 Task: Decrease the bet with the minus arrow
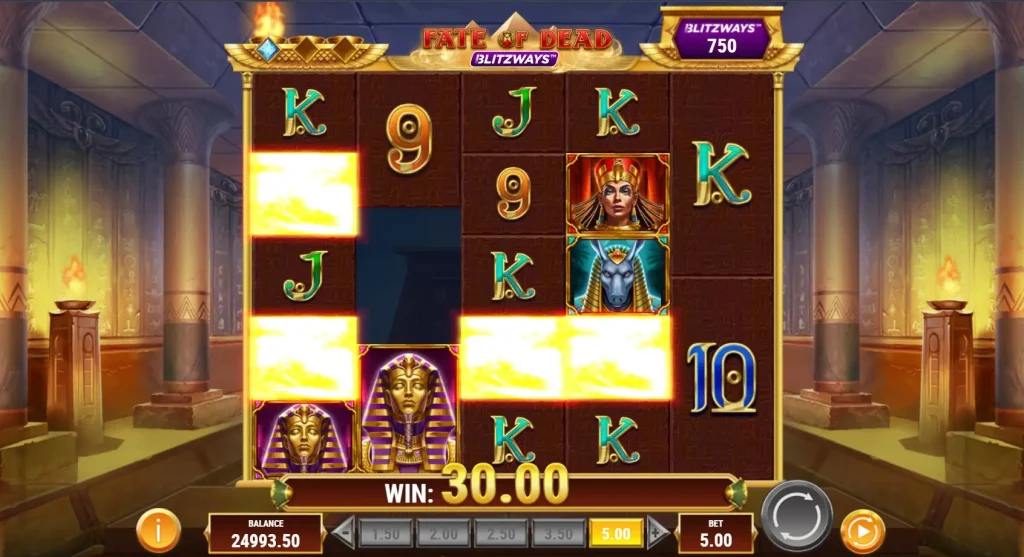tap(343, 533)
